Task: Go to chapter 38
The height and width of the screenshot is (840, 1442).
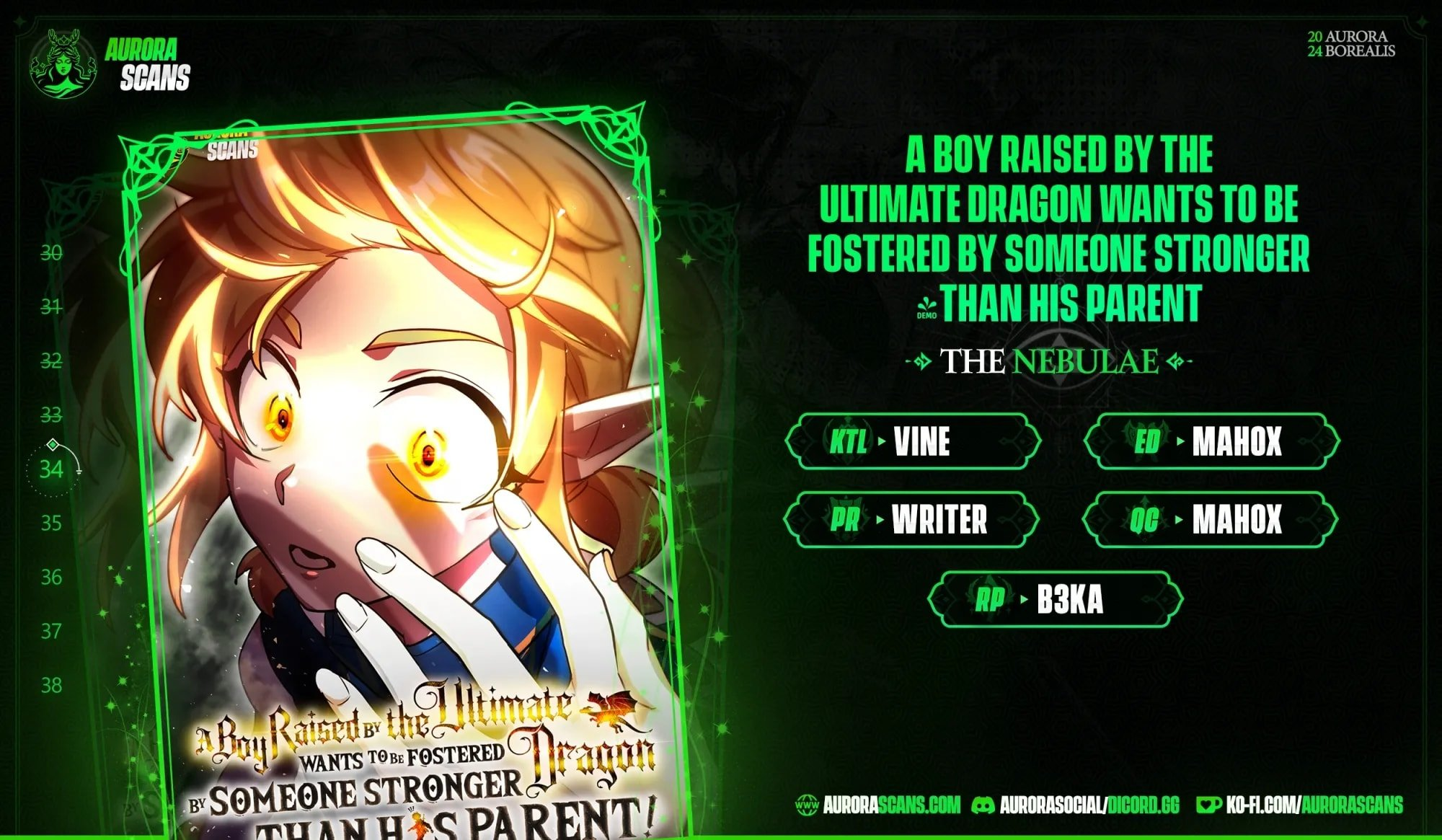Action: (51, 685)
